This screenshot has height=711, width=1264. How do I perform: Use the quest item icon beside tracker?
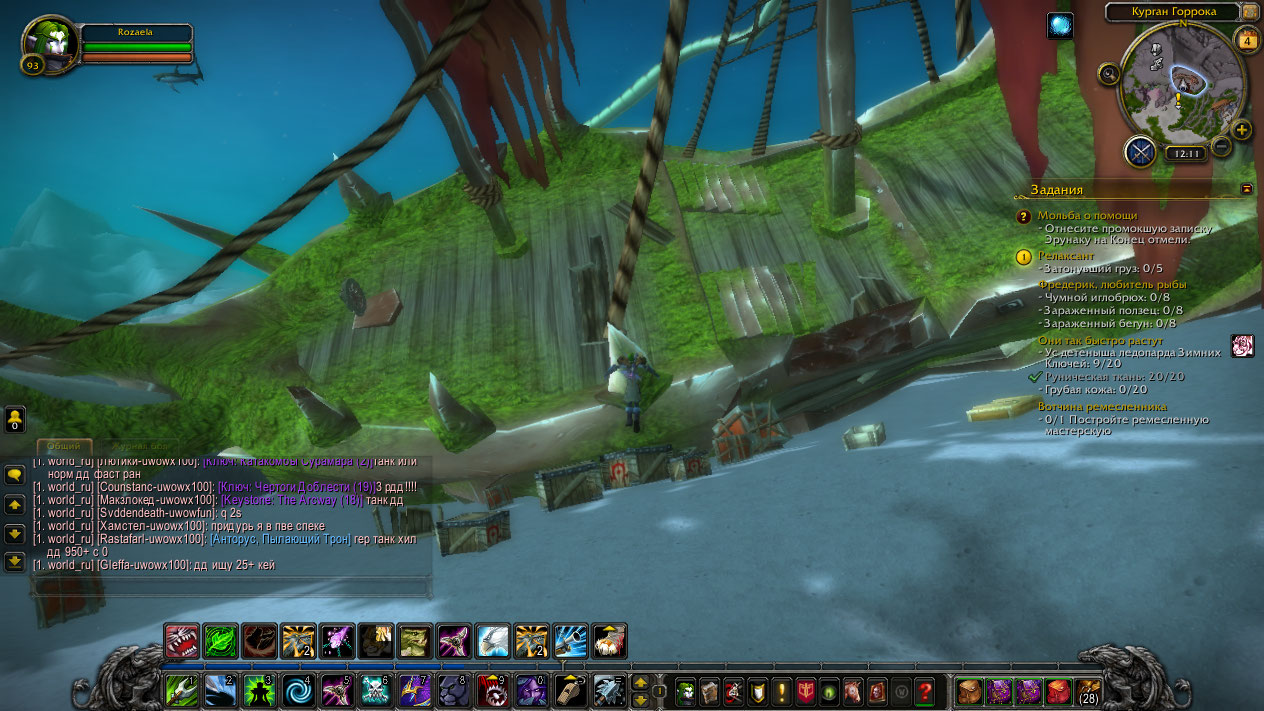click(x=1242, y=346)
